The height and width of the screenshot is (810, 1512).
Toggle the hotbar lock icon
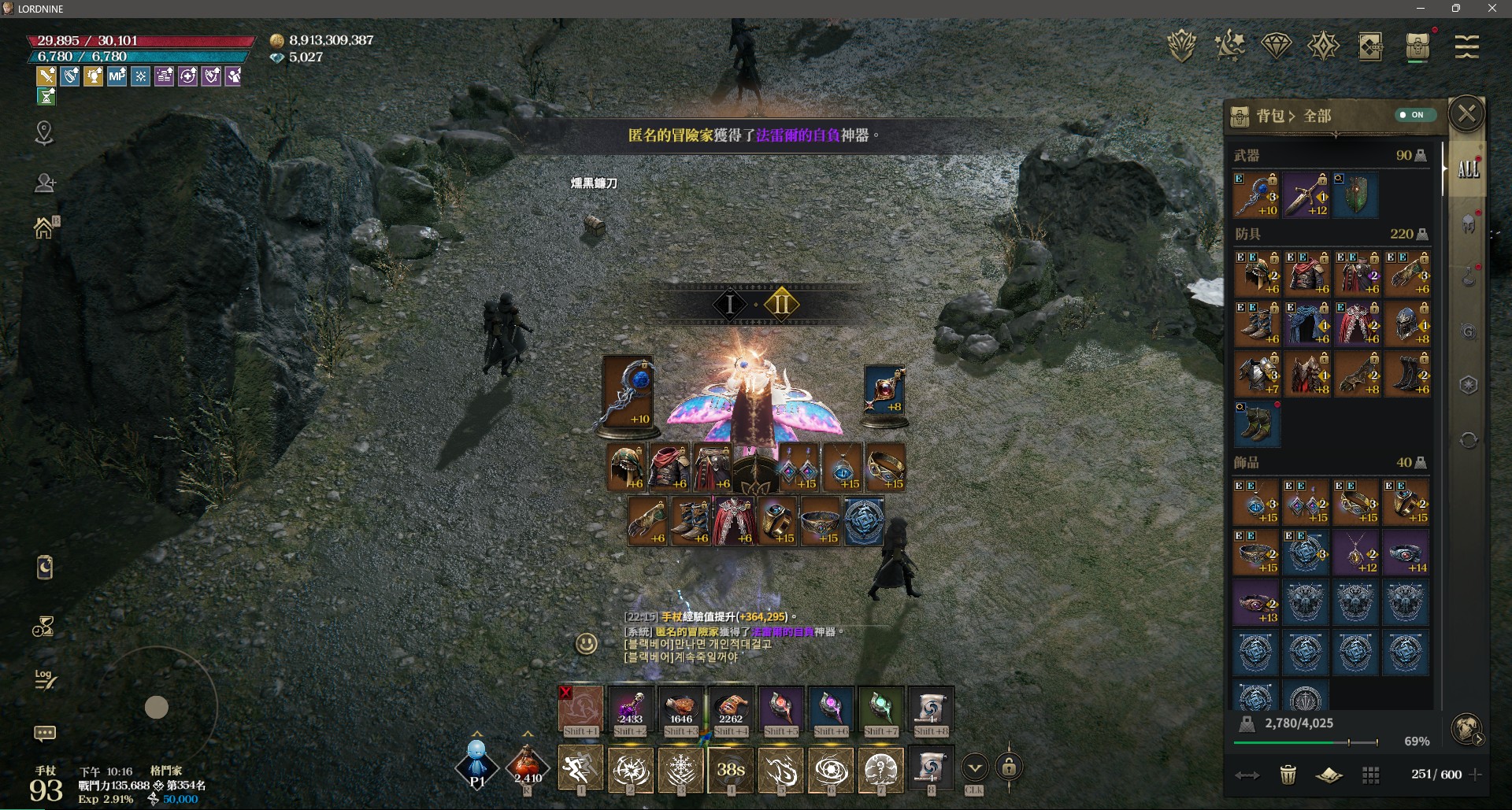click(1009, 767)
